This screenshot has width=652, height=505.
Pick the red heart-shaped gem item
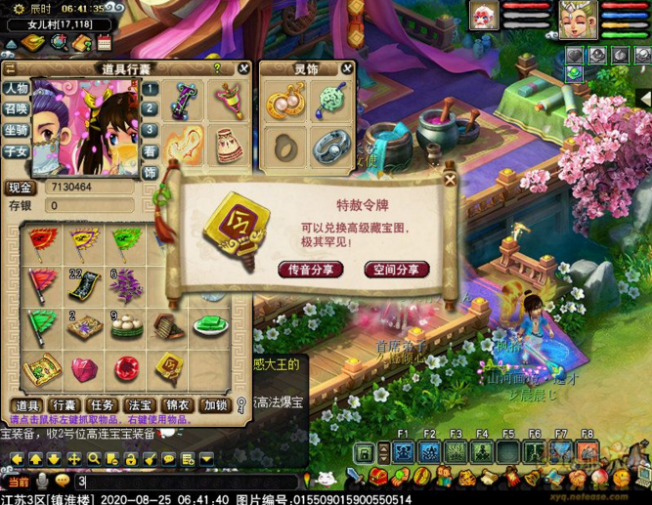[85, 369]
